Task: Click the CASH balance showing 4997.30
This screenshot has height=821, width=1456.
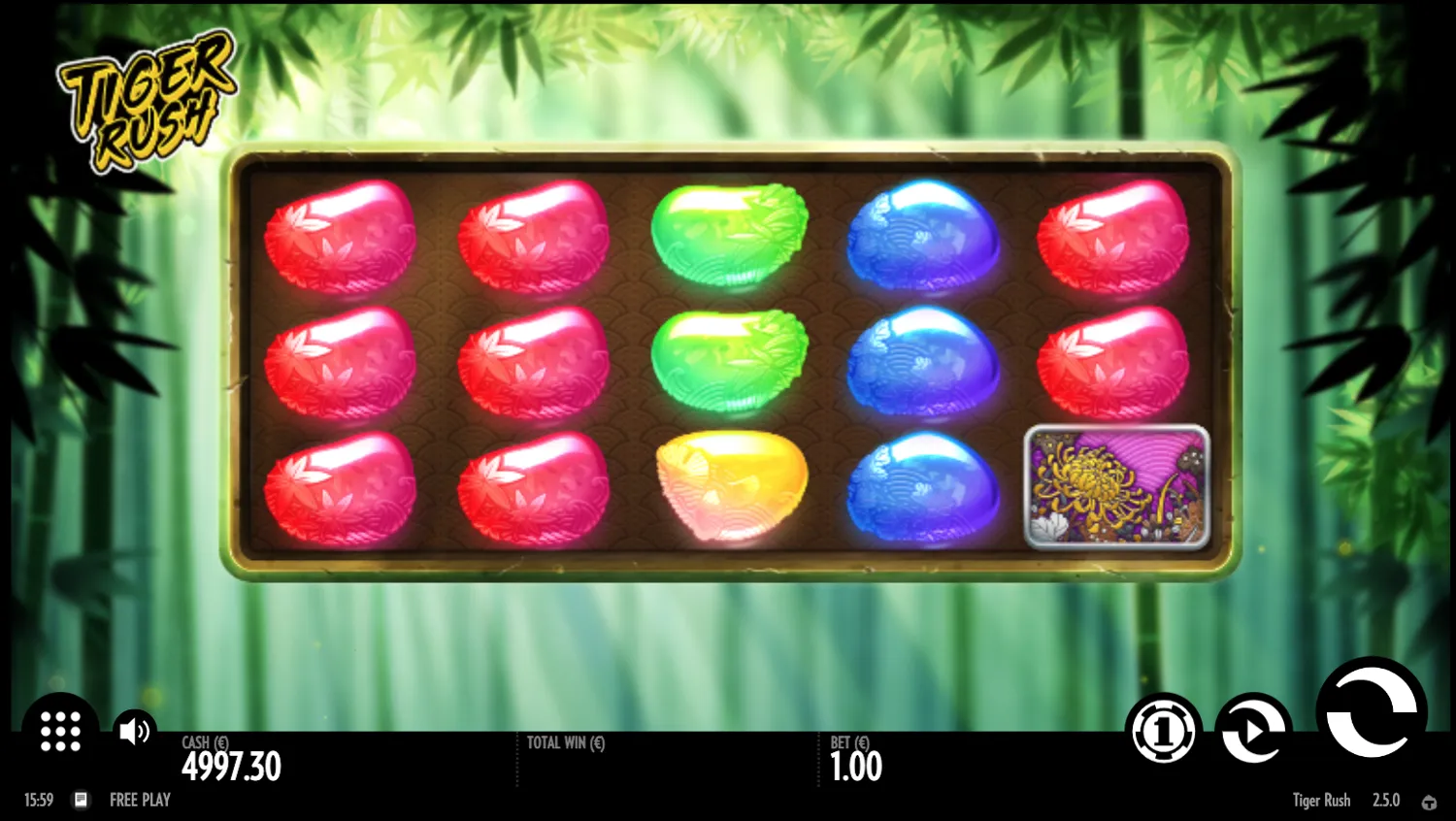Action: pos(232,766)
